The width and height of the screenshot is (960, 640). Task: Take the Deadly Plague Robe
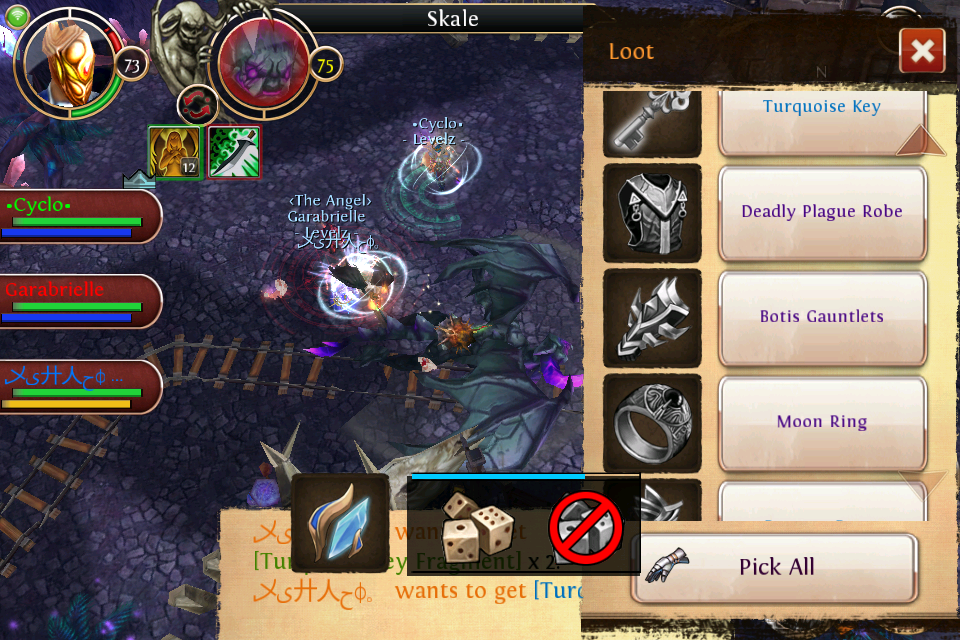(x=822, y=212)
